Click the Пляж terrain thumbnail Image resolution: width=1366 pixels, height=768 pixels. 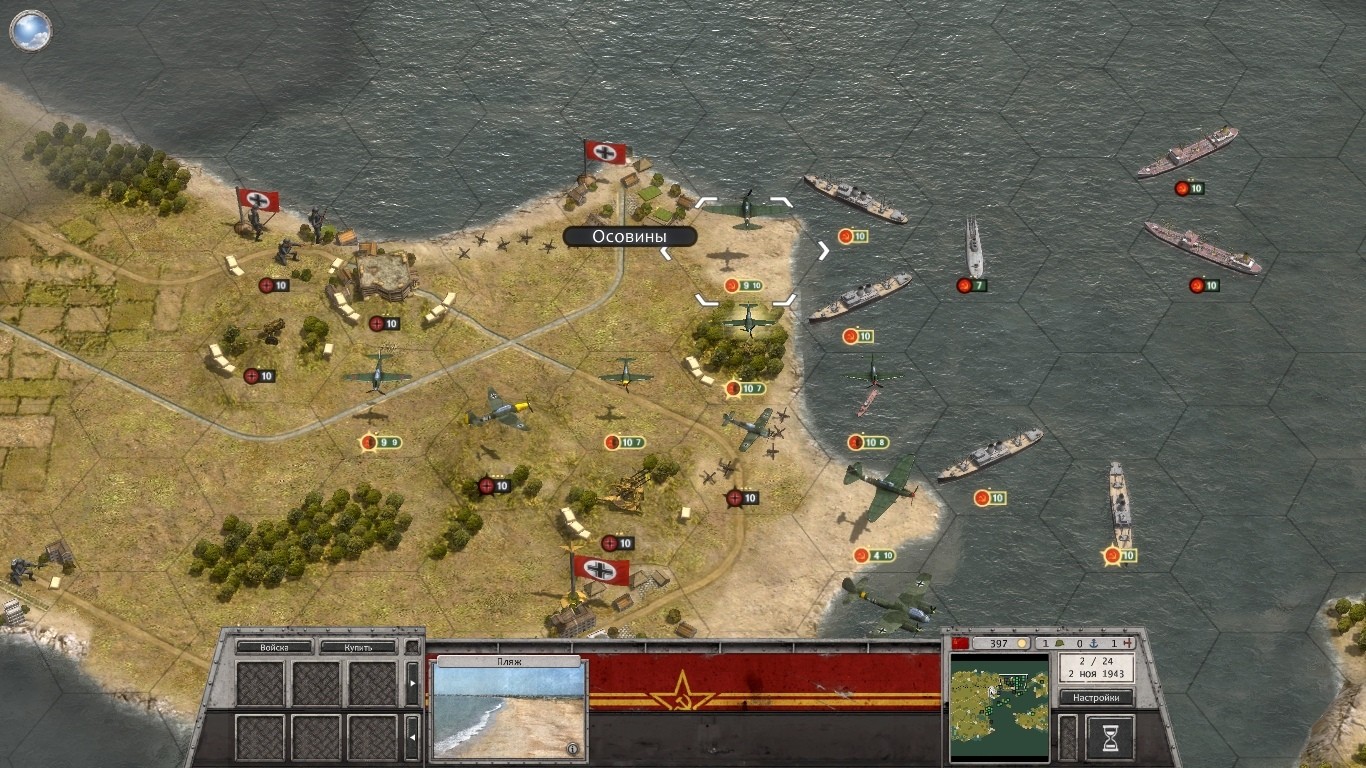(509, 712)
